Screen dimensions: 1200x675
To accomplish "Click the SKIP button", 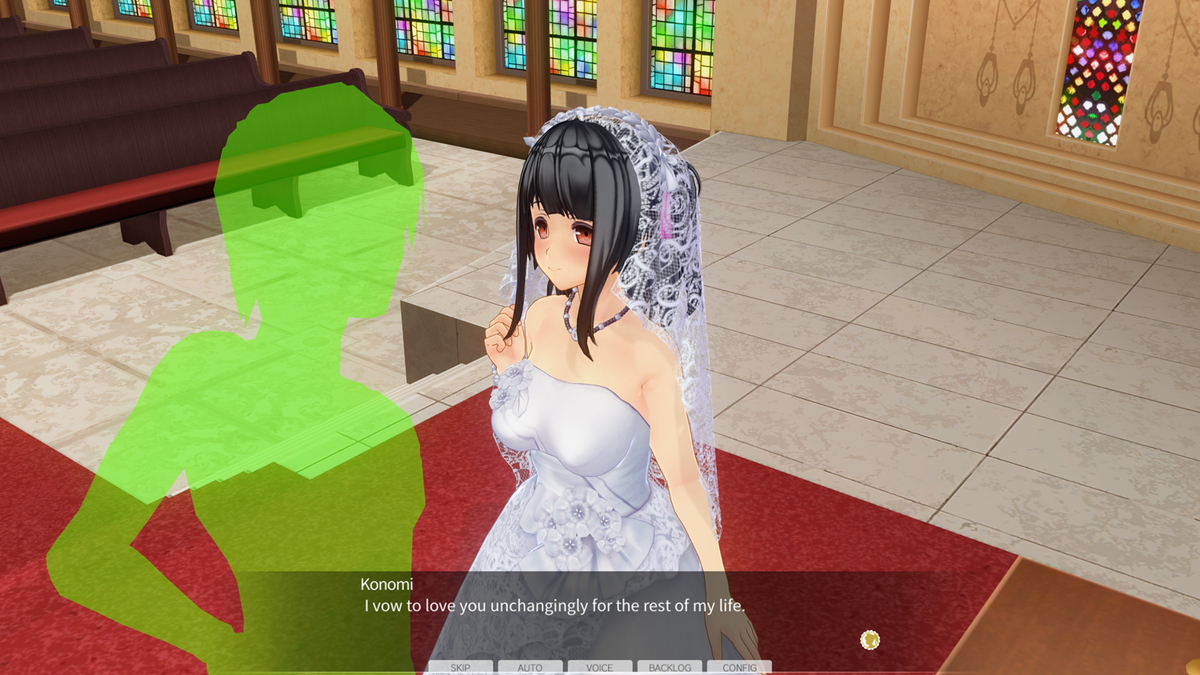I will (460, 667).
